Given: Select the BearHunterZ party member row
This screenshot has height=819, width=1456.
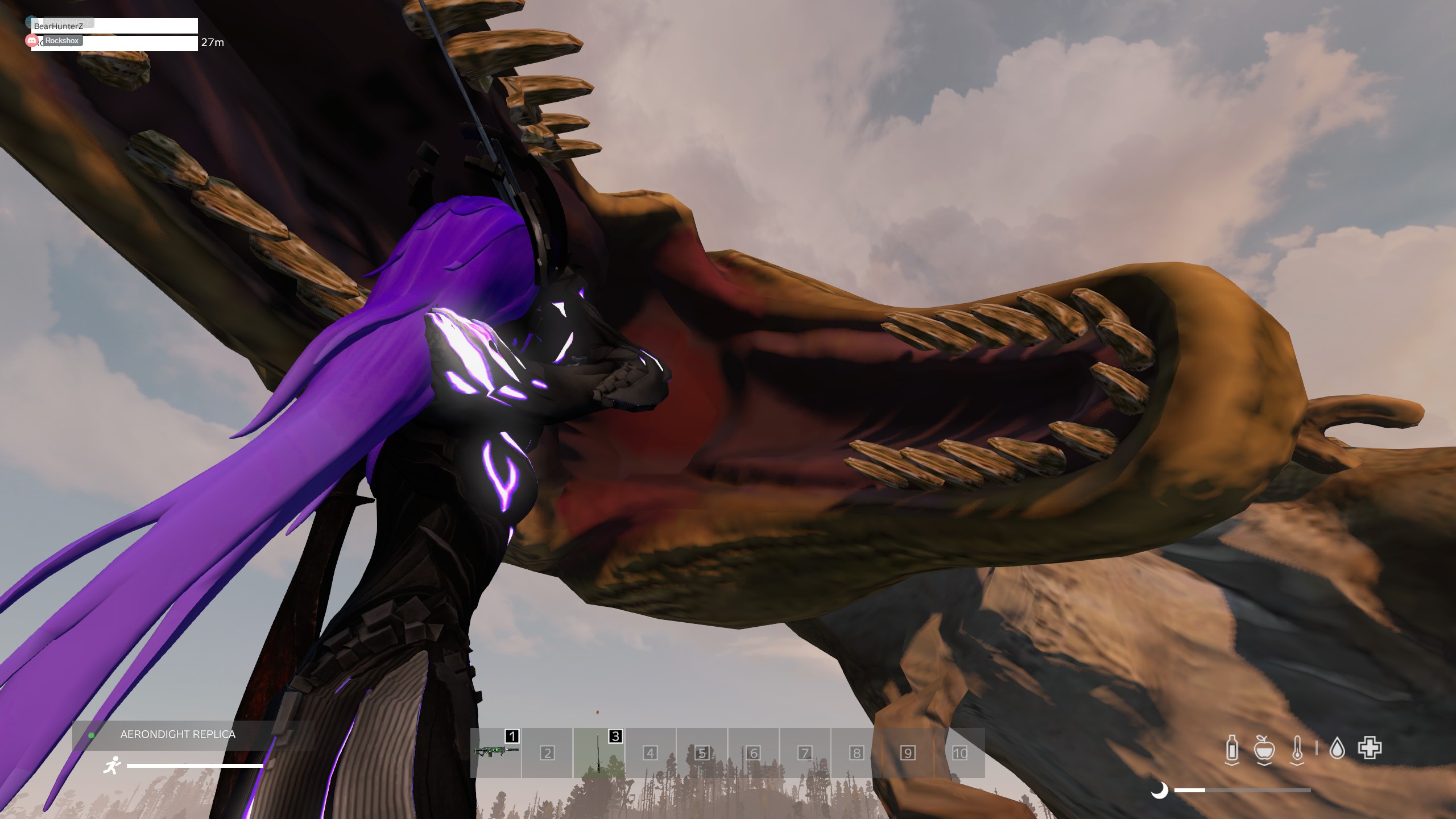Looking at the screenshot, I should click(114, 26).
